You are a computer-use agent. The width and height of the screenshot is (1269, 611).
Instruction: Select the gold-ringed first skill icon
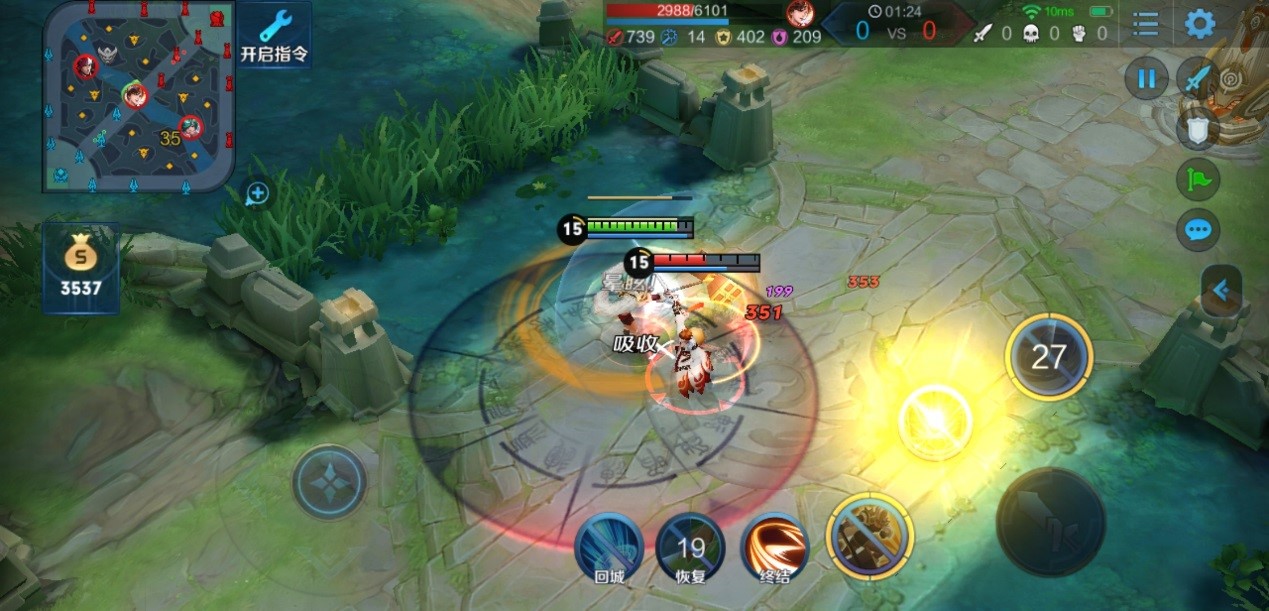[869, 536]
